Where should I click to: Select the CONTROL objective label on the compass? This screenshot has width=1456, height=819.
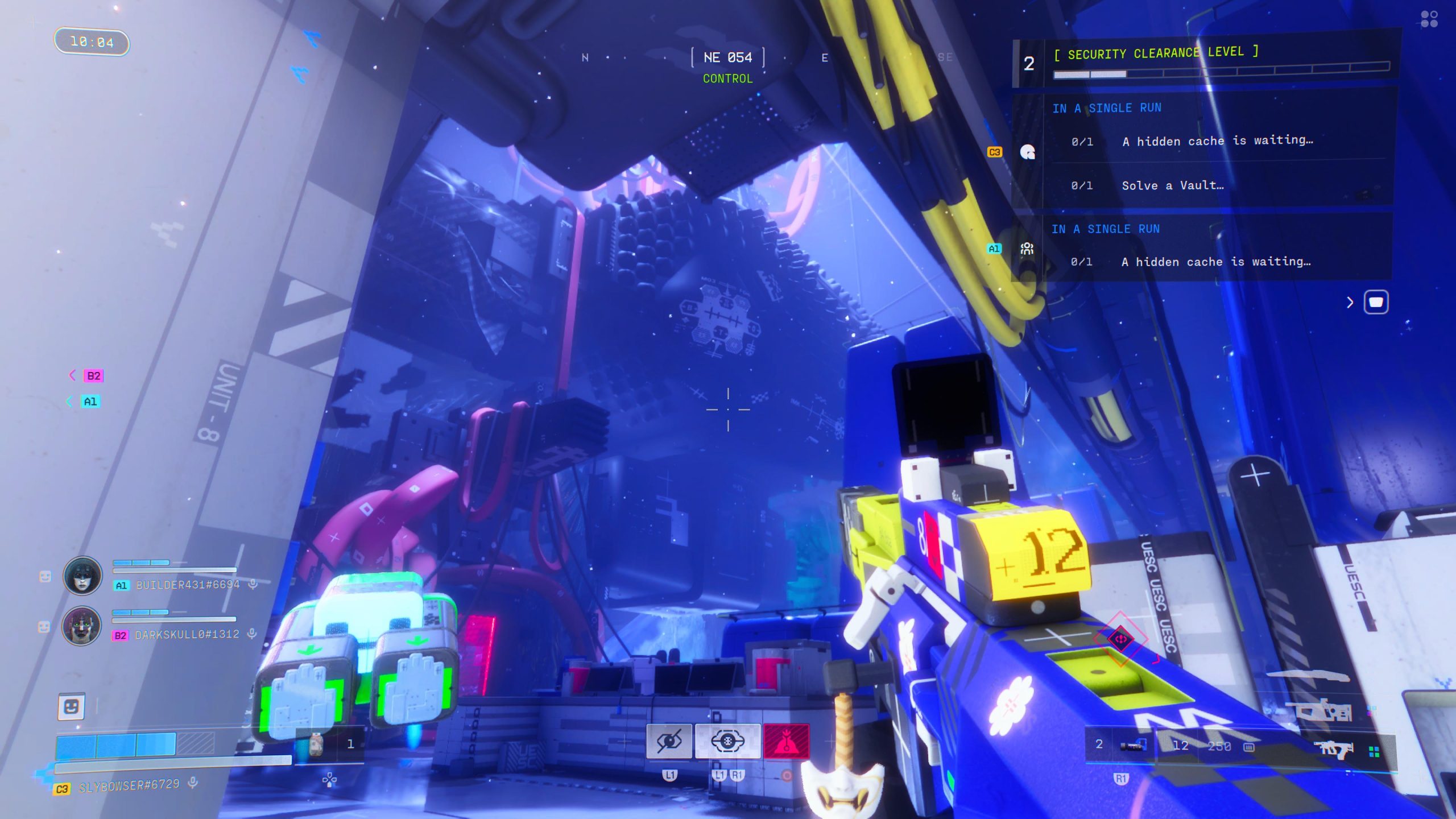pos(726,78)
